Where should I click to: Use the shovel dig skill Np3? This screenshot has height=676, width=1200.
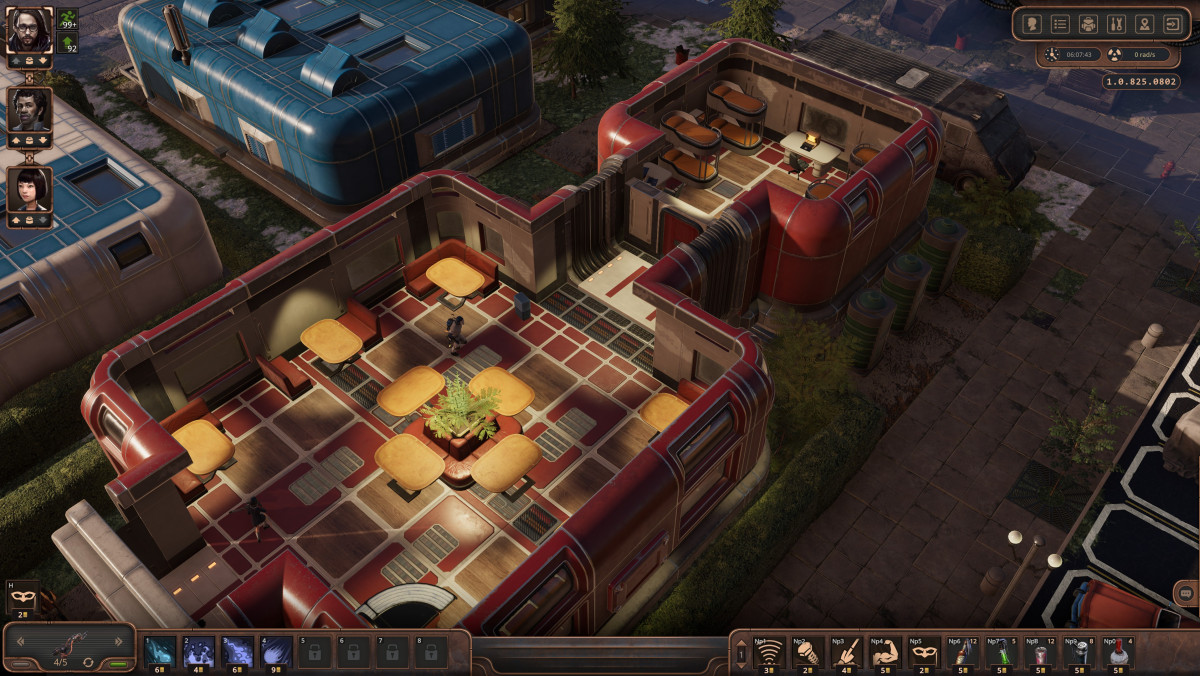847,652
